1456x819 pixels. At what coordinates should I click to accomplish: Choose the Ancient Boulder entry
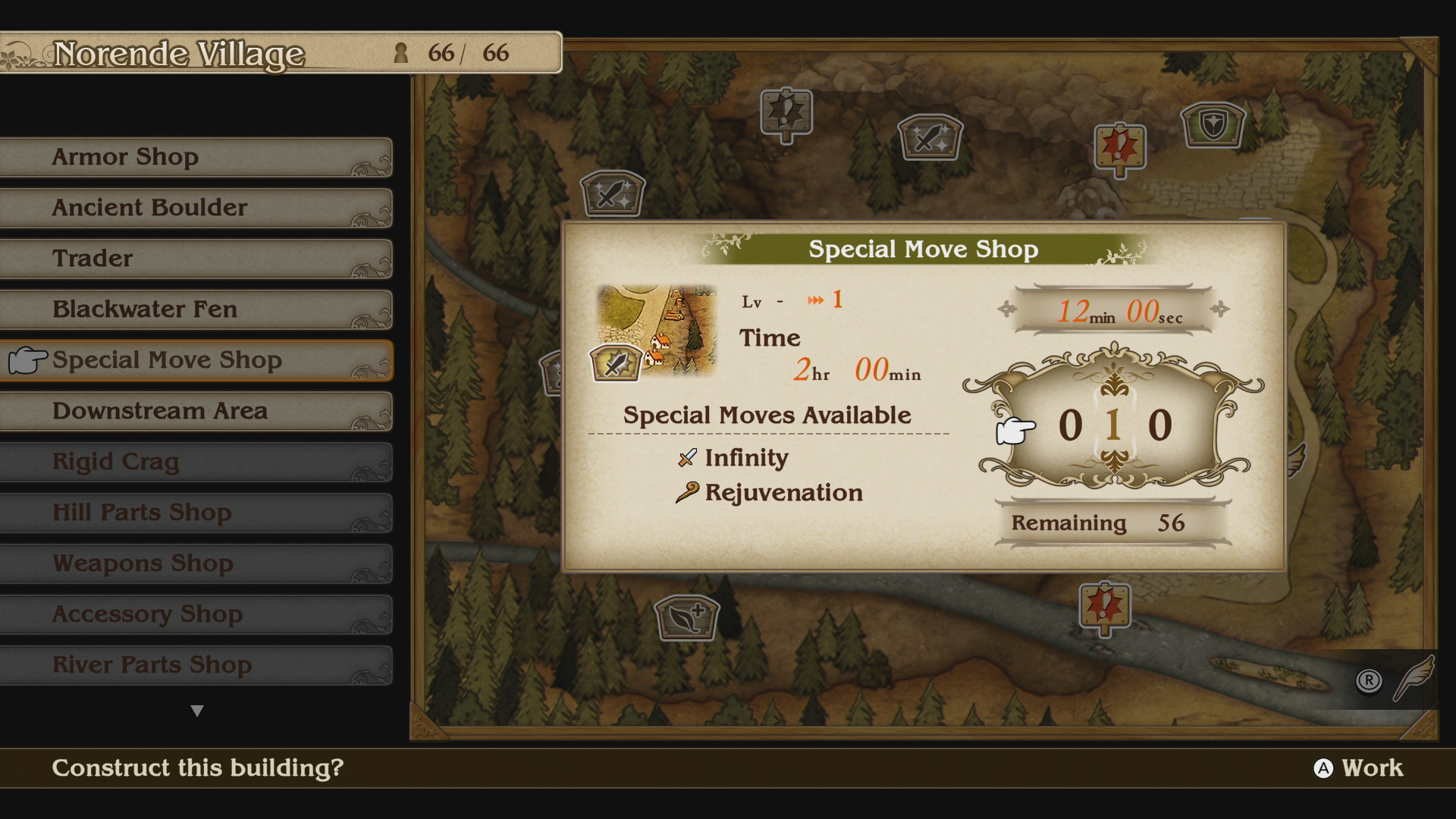pos(196,208)
